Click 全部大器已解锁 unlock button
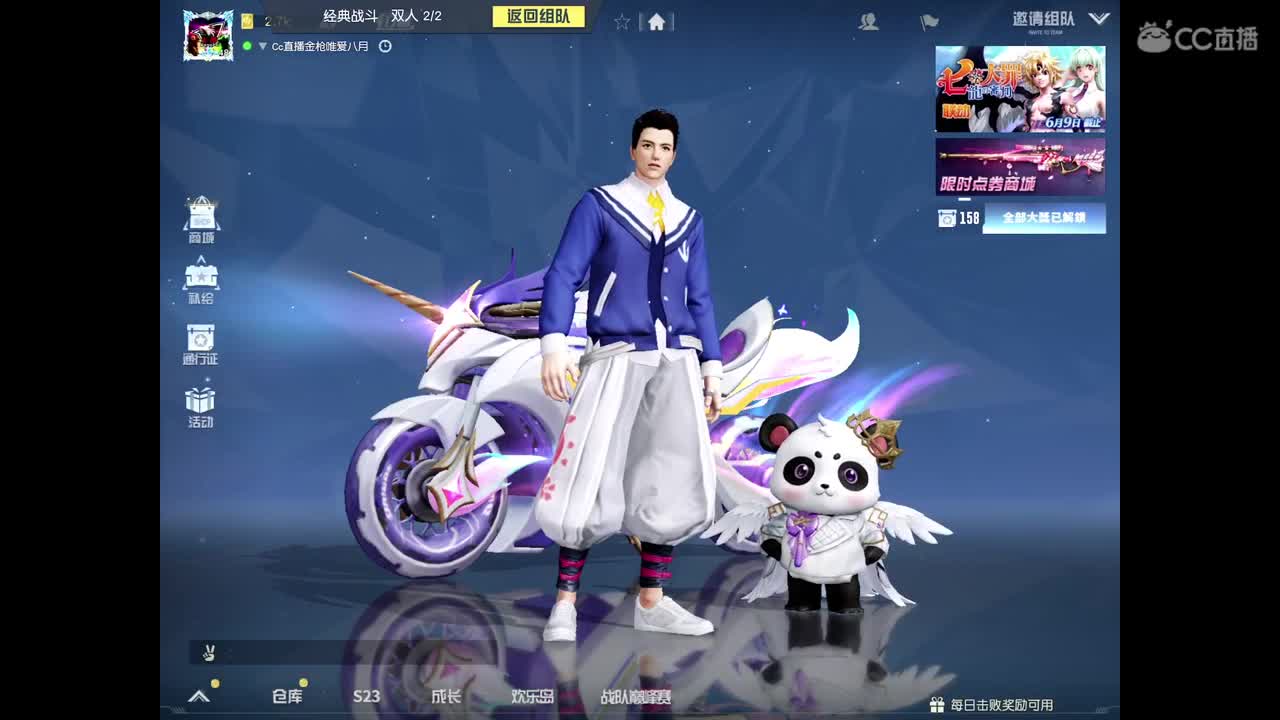Image resolution: width=1280 pixels, height=720 pixels. point(1044,216)
